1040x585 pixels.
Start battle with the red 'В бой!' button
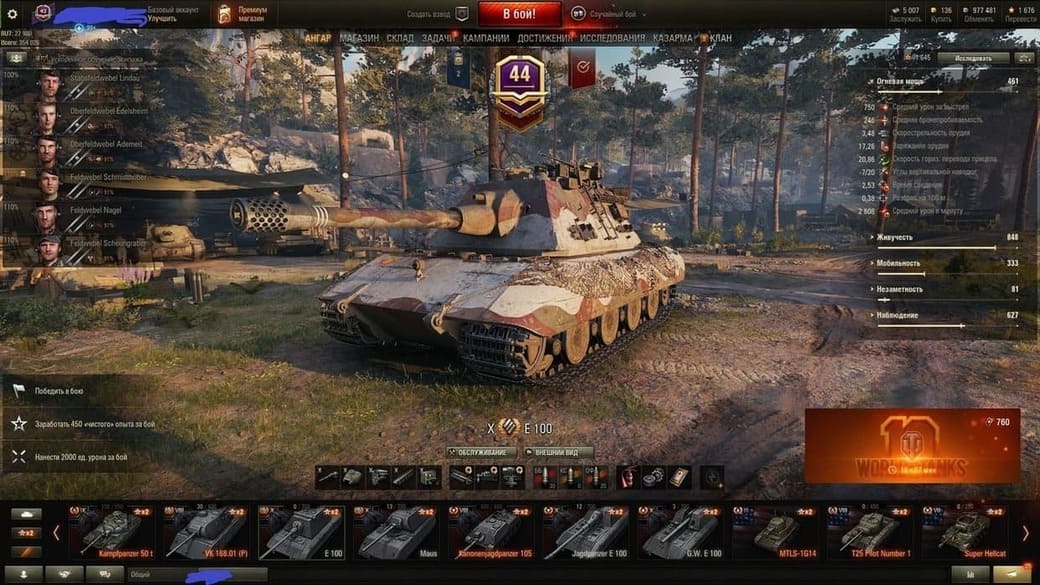pos(519,14)
